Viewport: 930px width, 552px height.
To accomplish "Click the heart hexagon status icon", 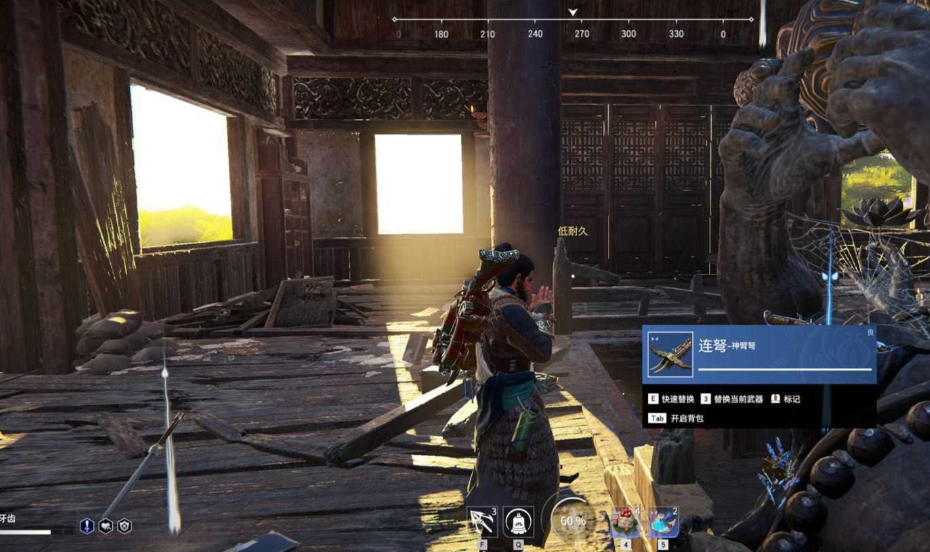I will (x=106, y=525).
